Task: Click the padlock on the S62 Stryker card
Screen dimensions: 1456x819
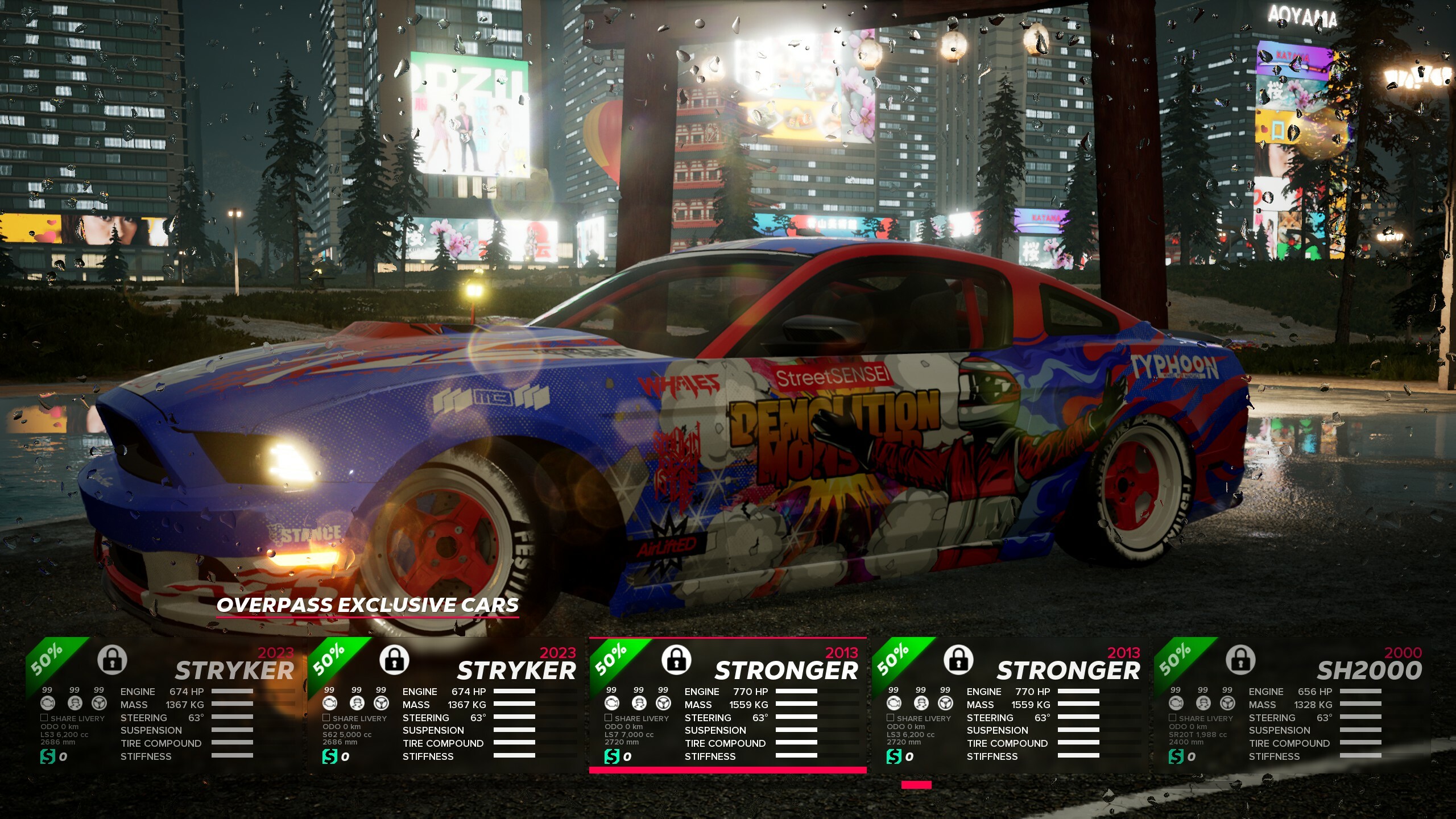Action: [x=394, y=660]
